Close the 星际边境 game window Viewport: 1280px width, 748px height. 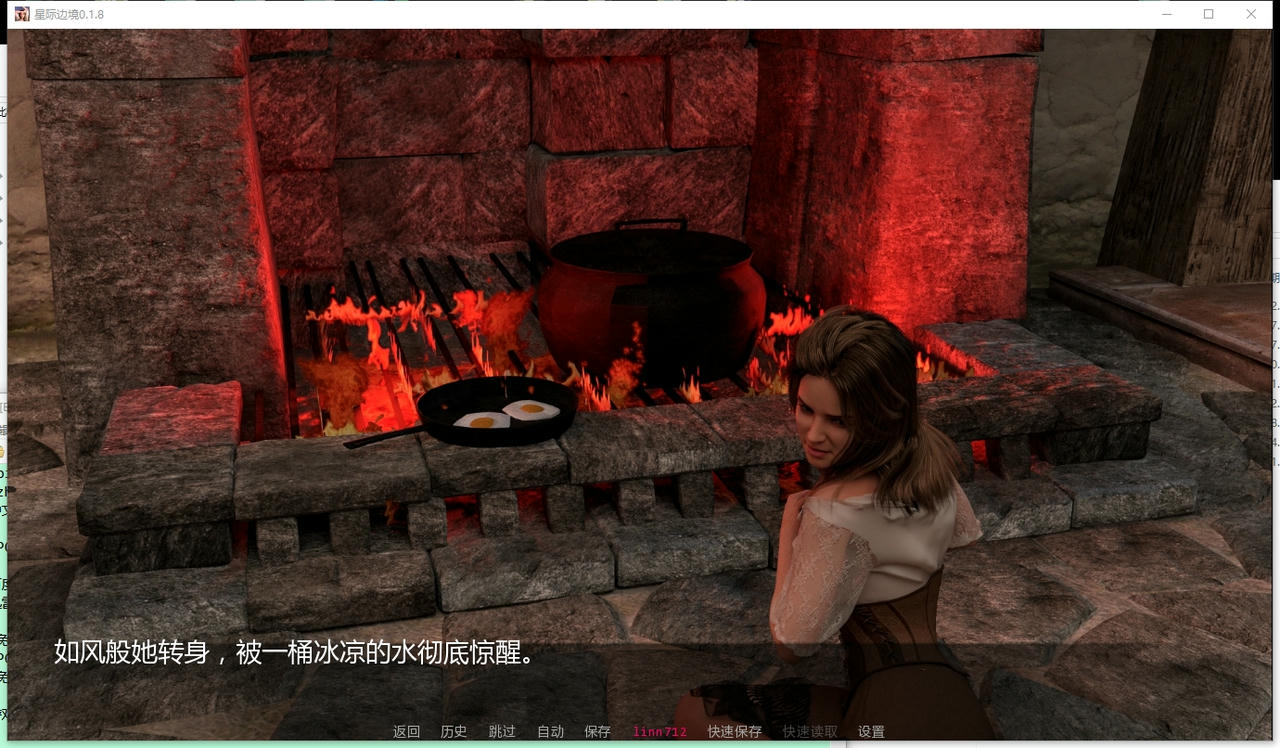pyautogui.click(x=1250, y=14)
